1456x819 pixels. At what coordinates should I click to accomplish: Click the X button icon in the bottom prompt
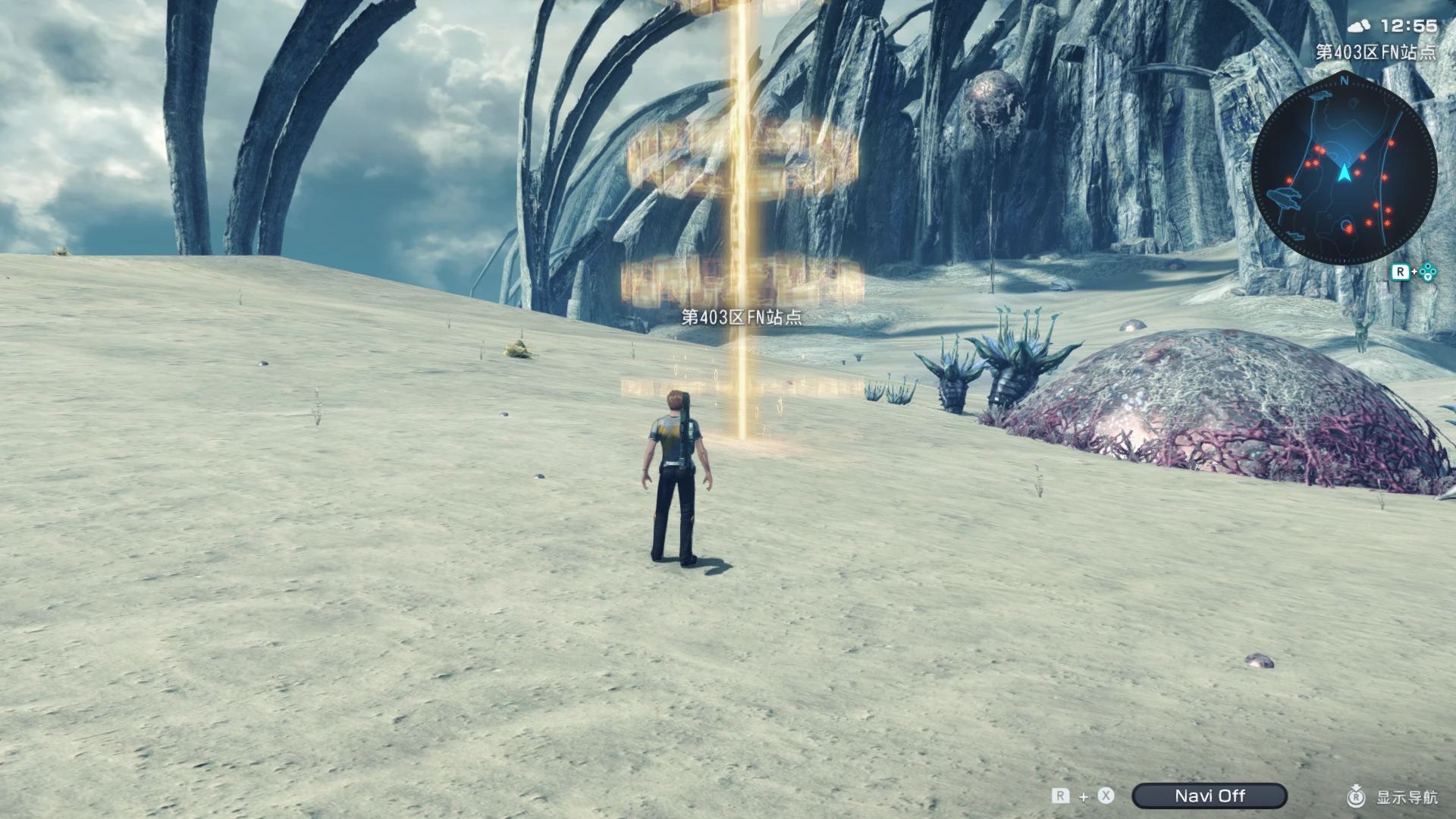point(1106,795)
